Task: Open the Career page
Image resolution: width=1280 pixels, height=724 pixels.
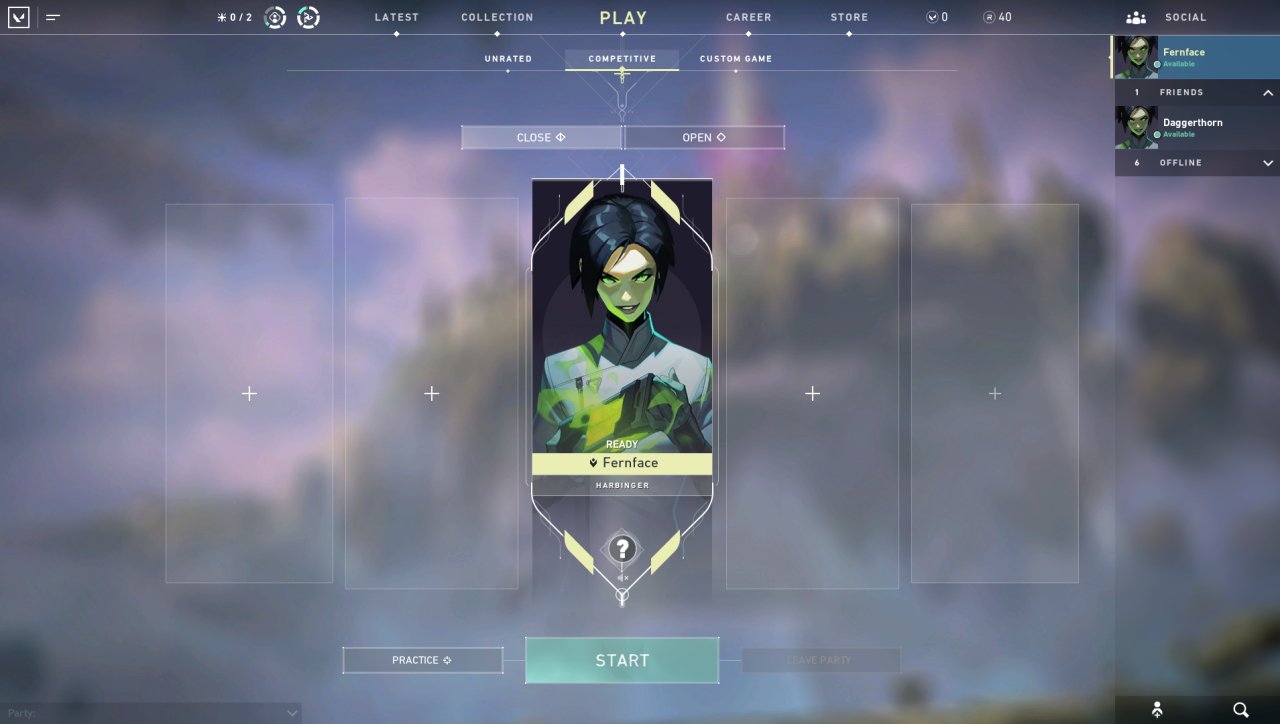Action: point(748,18)
